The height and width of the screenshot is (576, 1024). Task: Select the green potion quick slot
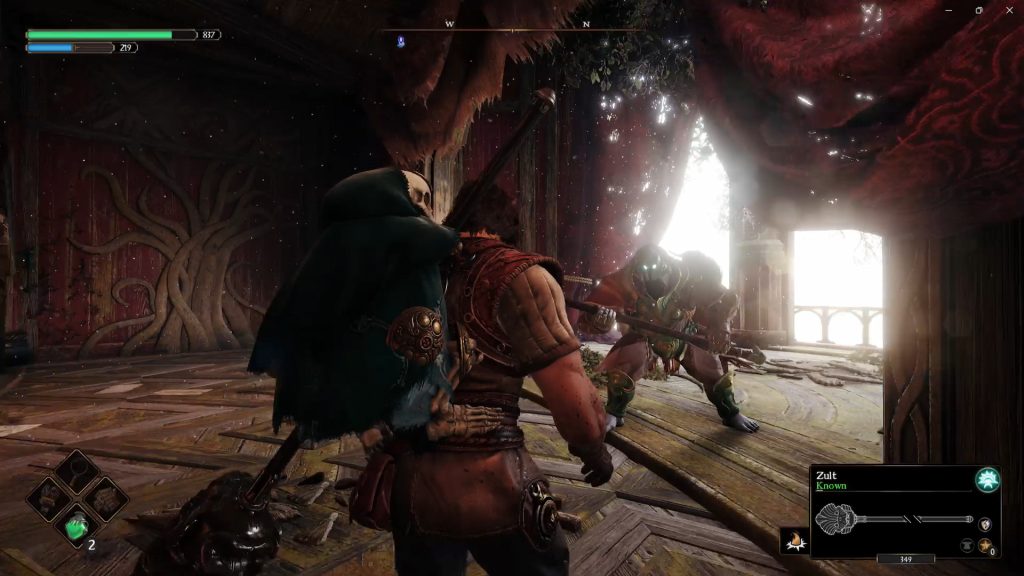pos(77,524)
